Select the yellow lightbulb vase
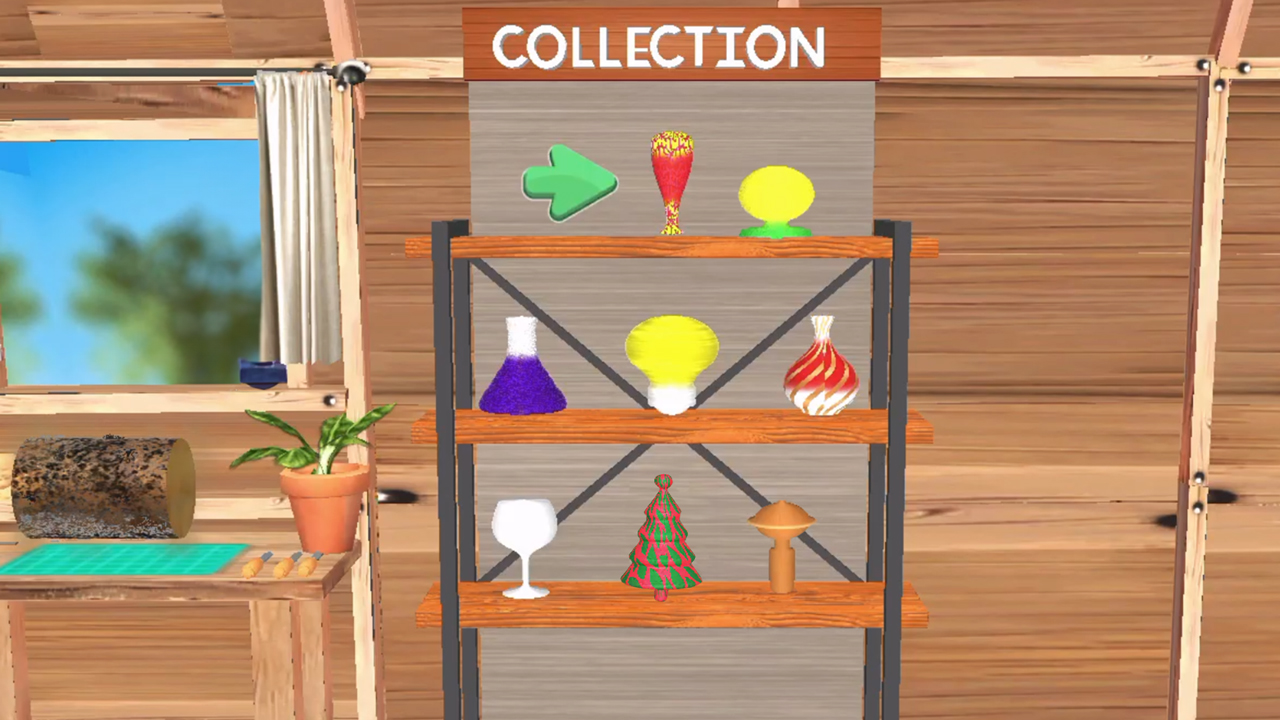This screenshot has width=1280, height=720. [x=672, y=360]
